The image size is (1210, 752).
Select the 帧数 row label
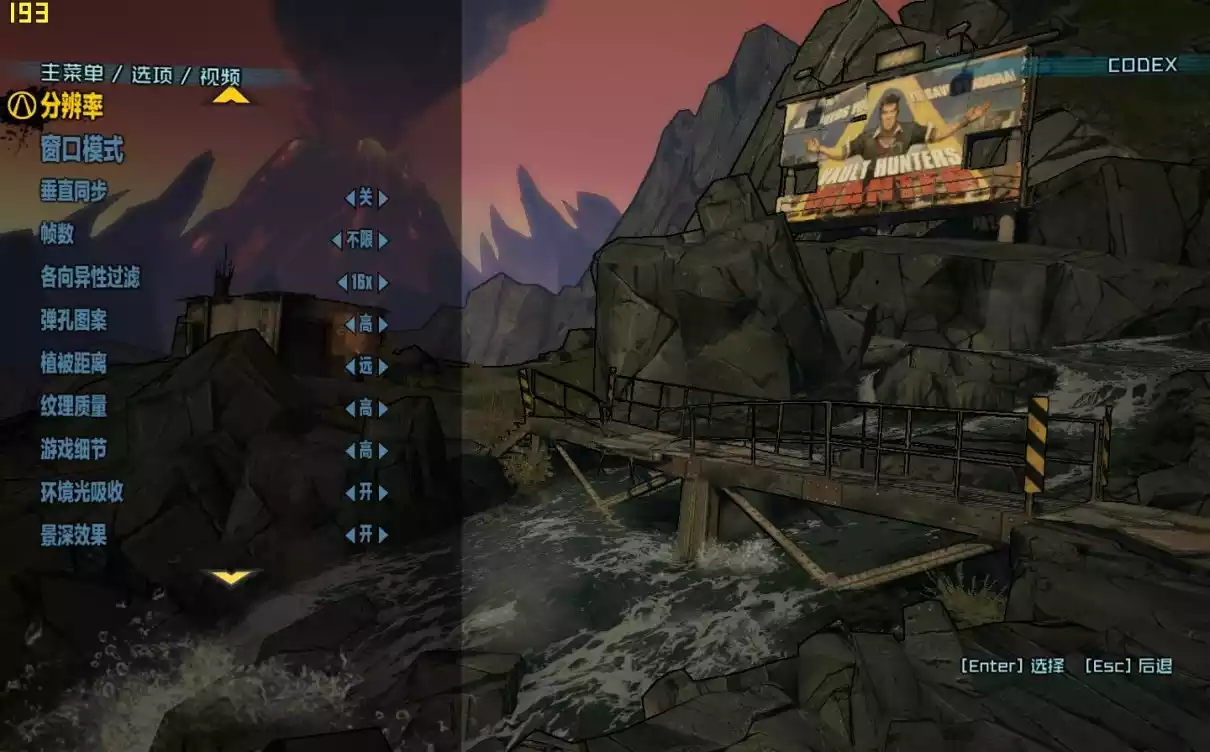pos(57,235)
